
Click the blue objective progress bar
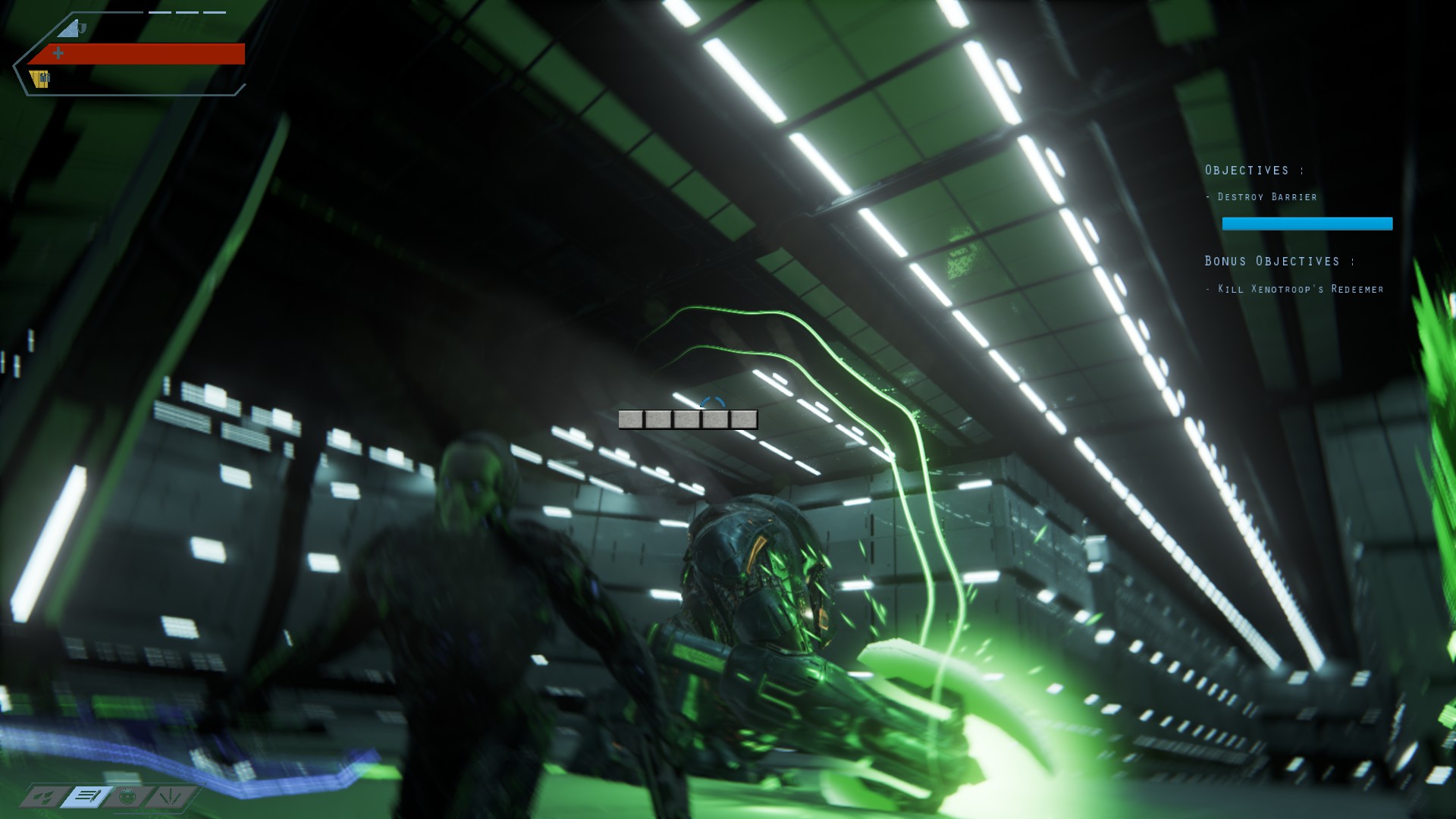[x=1307, y=223]
